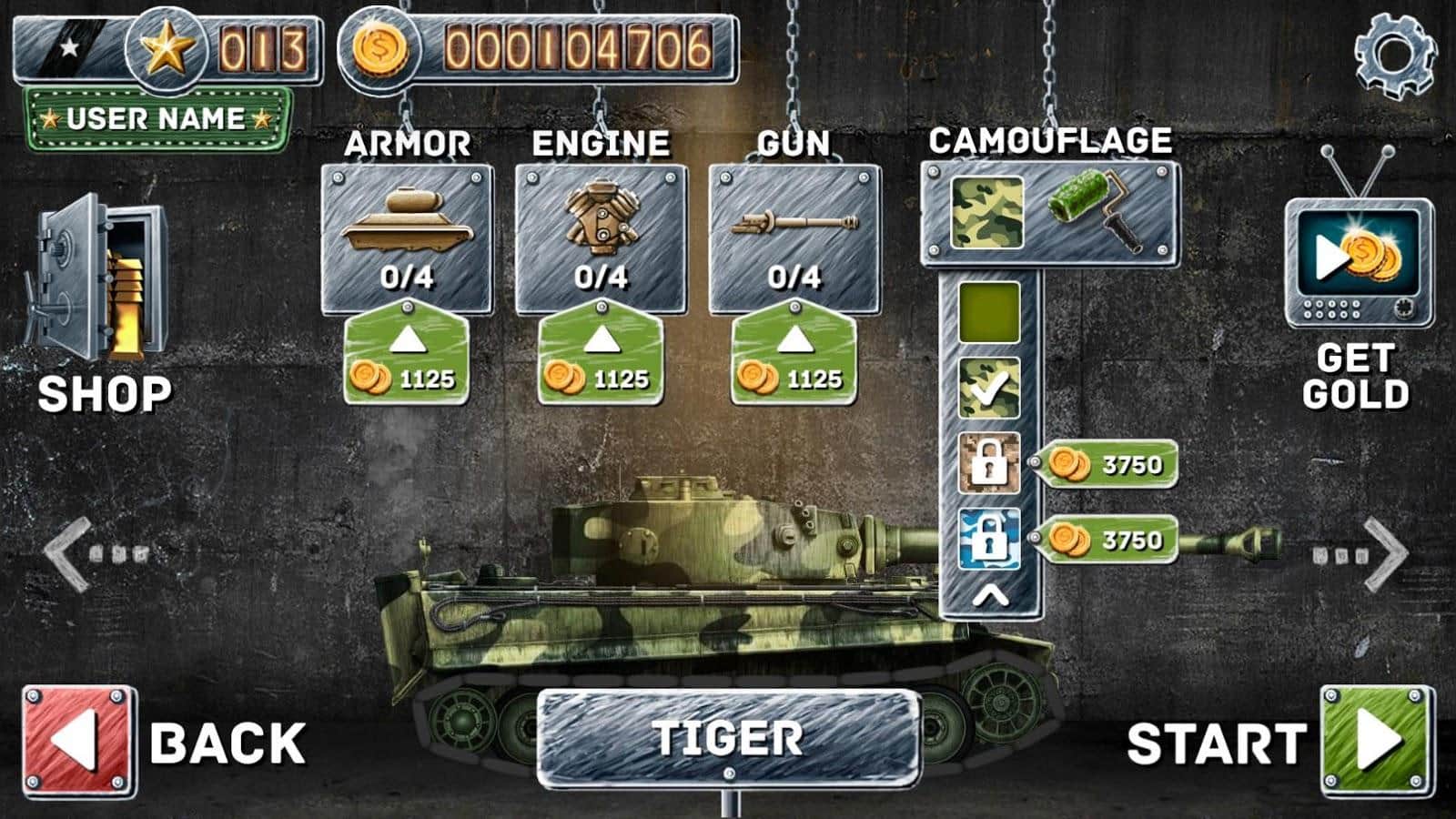The height and width of the screenshot is (819, 1456).
Task: Show the previous tank
Action: (69, 553)
